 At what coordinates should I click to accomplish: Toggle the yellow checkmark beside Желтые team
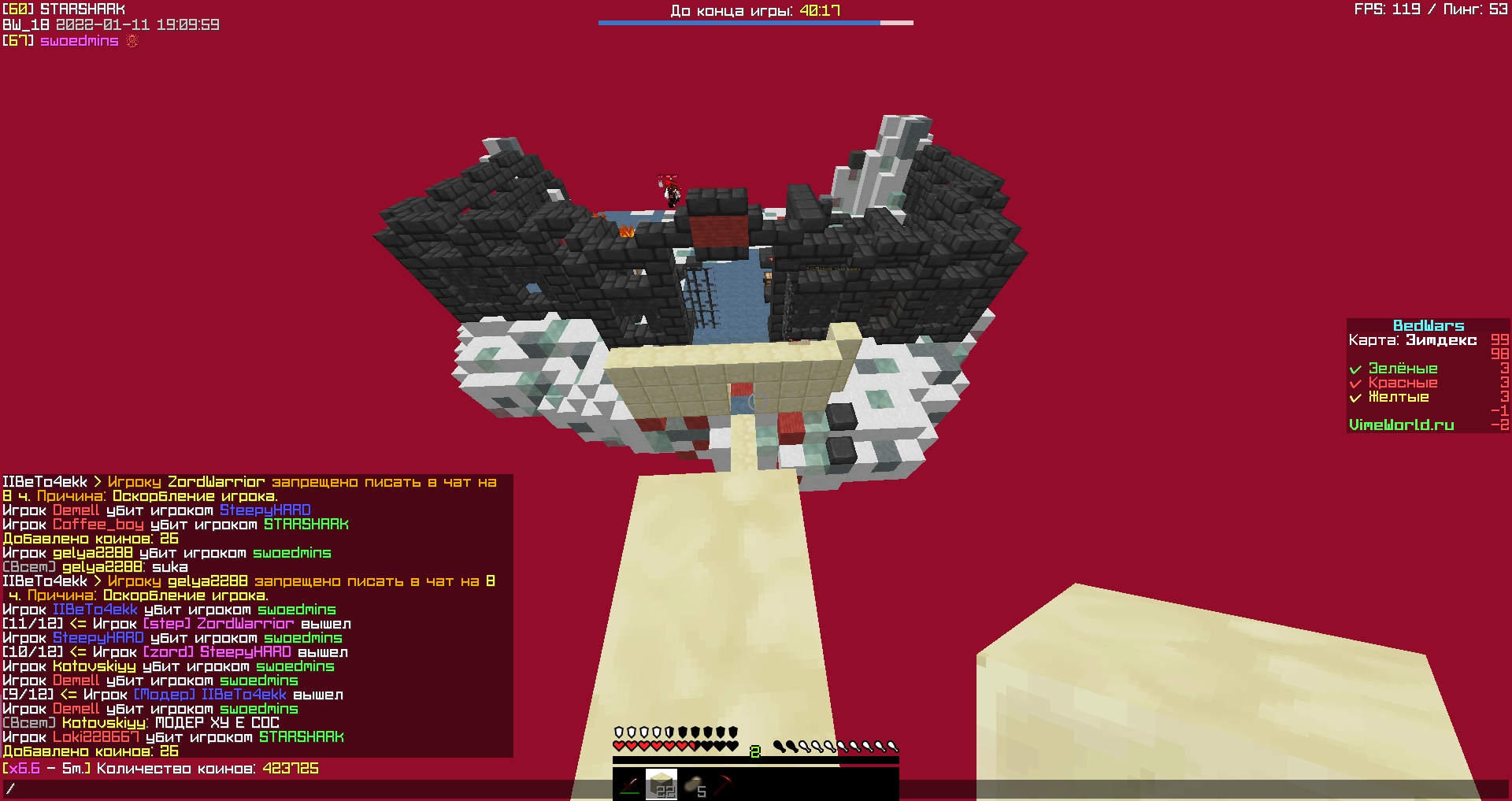1357,398
